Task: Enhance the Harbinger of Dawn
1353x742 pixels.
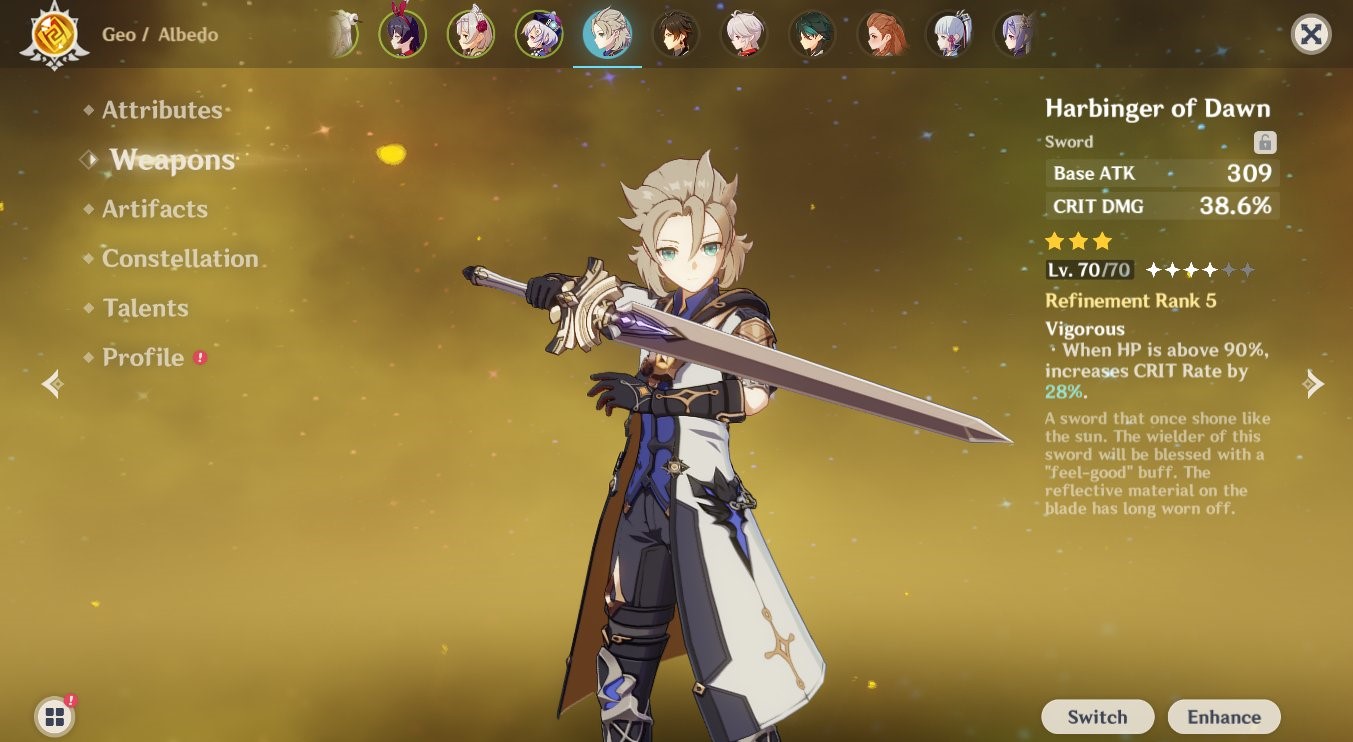Action: [x=1223, y=717]
